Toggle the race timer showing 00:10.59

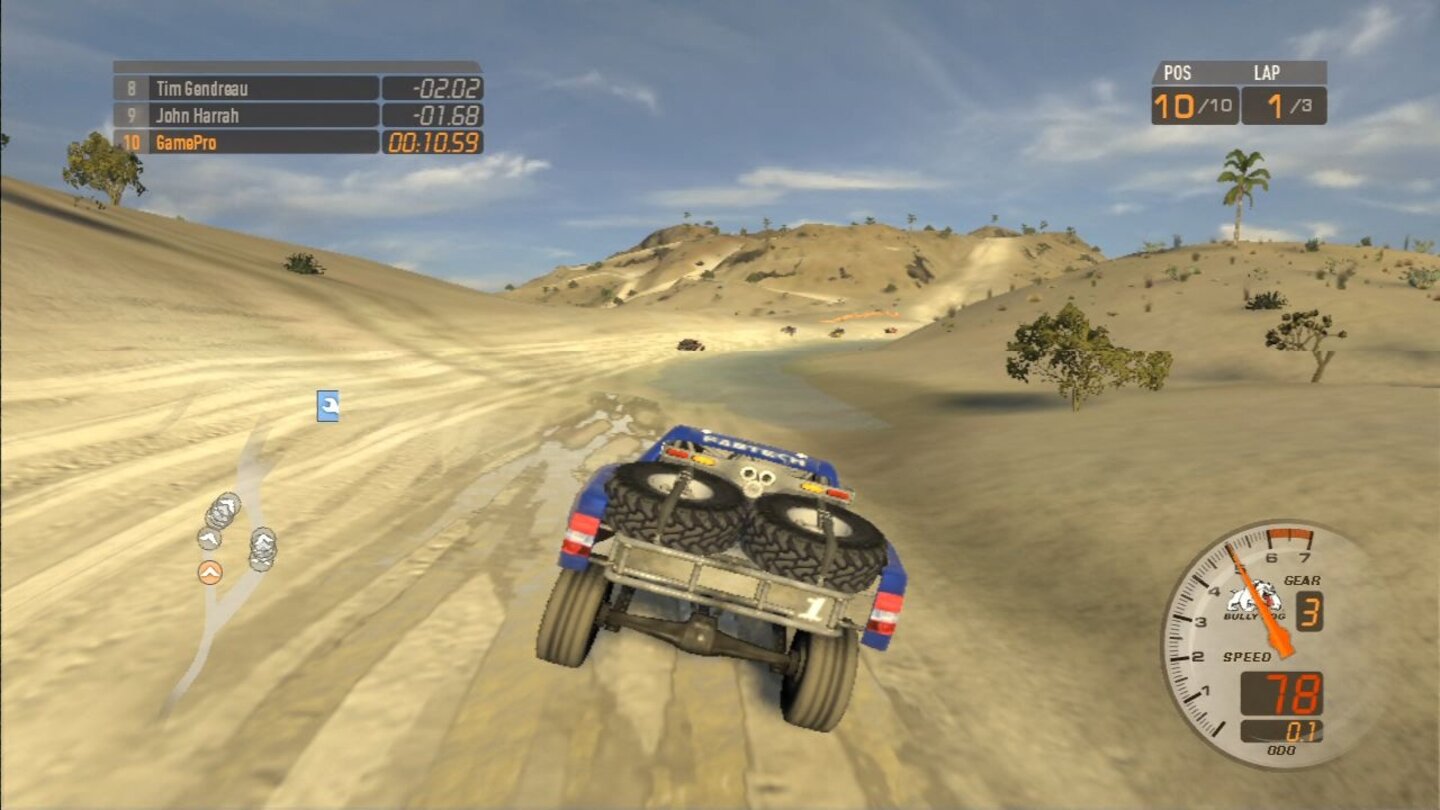(x=432, y=141)
